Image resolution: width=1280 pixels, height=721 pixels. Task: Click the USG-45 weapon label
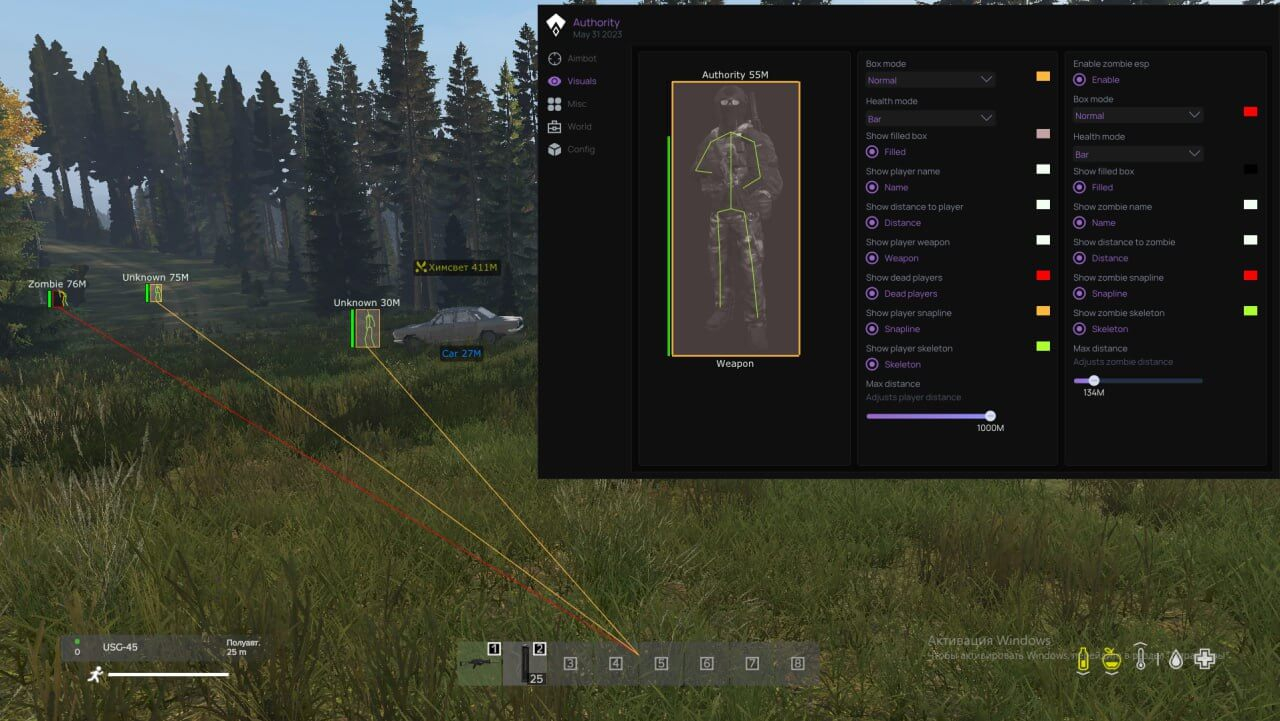pos(120,647)
